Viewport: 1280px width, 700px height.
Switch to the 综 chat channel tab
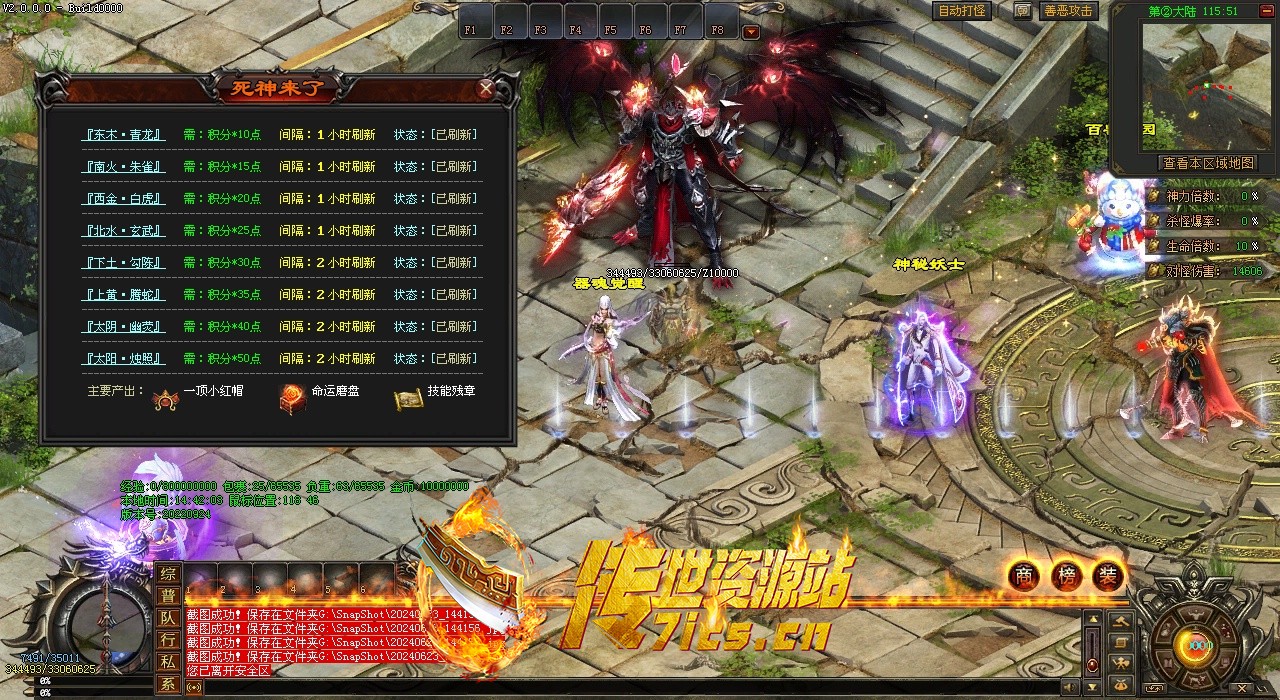168,574
